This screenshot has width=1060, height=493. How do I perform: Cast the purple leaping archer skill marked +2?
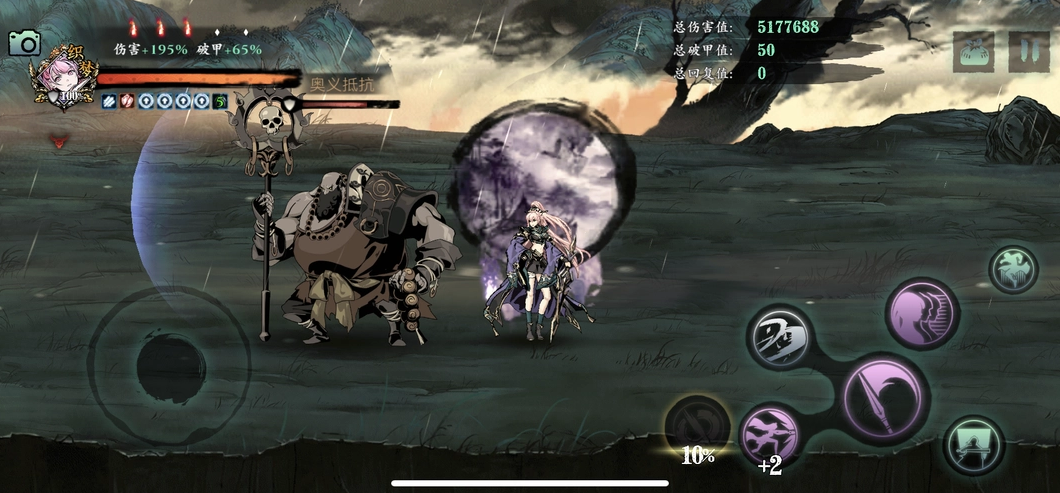coord(770,433)
